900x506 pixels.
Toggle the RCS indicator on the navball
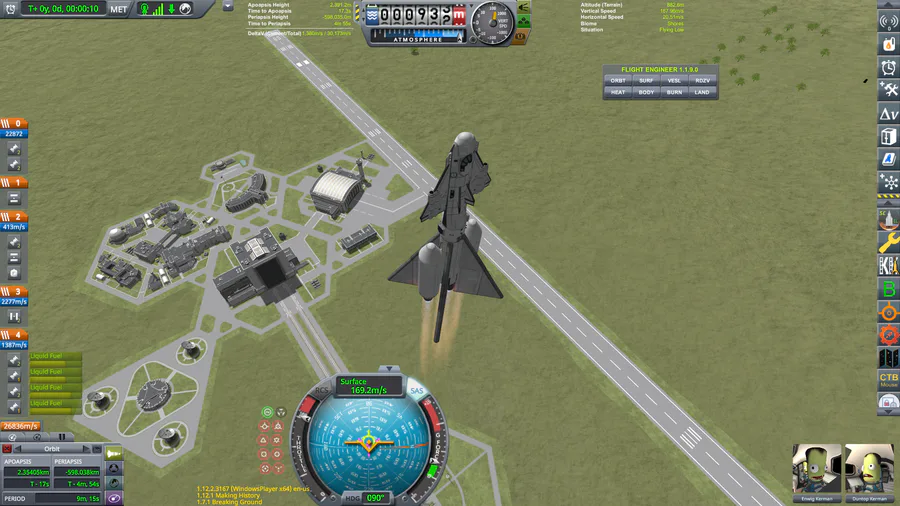coord(321,391)
